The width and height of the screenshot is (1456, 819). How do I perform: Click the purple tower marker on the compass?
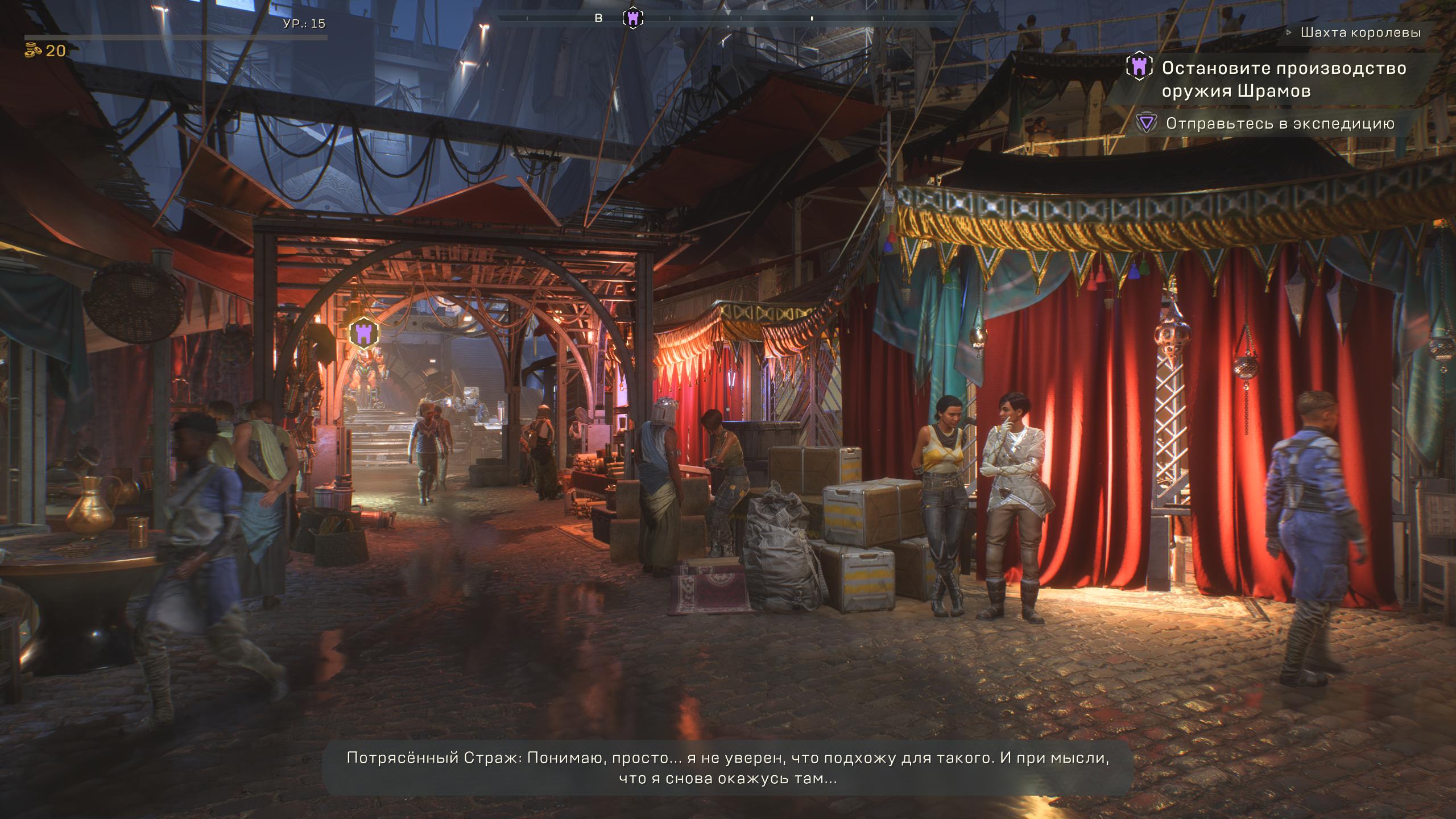click(x=632, y=18)
